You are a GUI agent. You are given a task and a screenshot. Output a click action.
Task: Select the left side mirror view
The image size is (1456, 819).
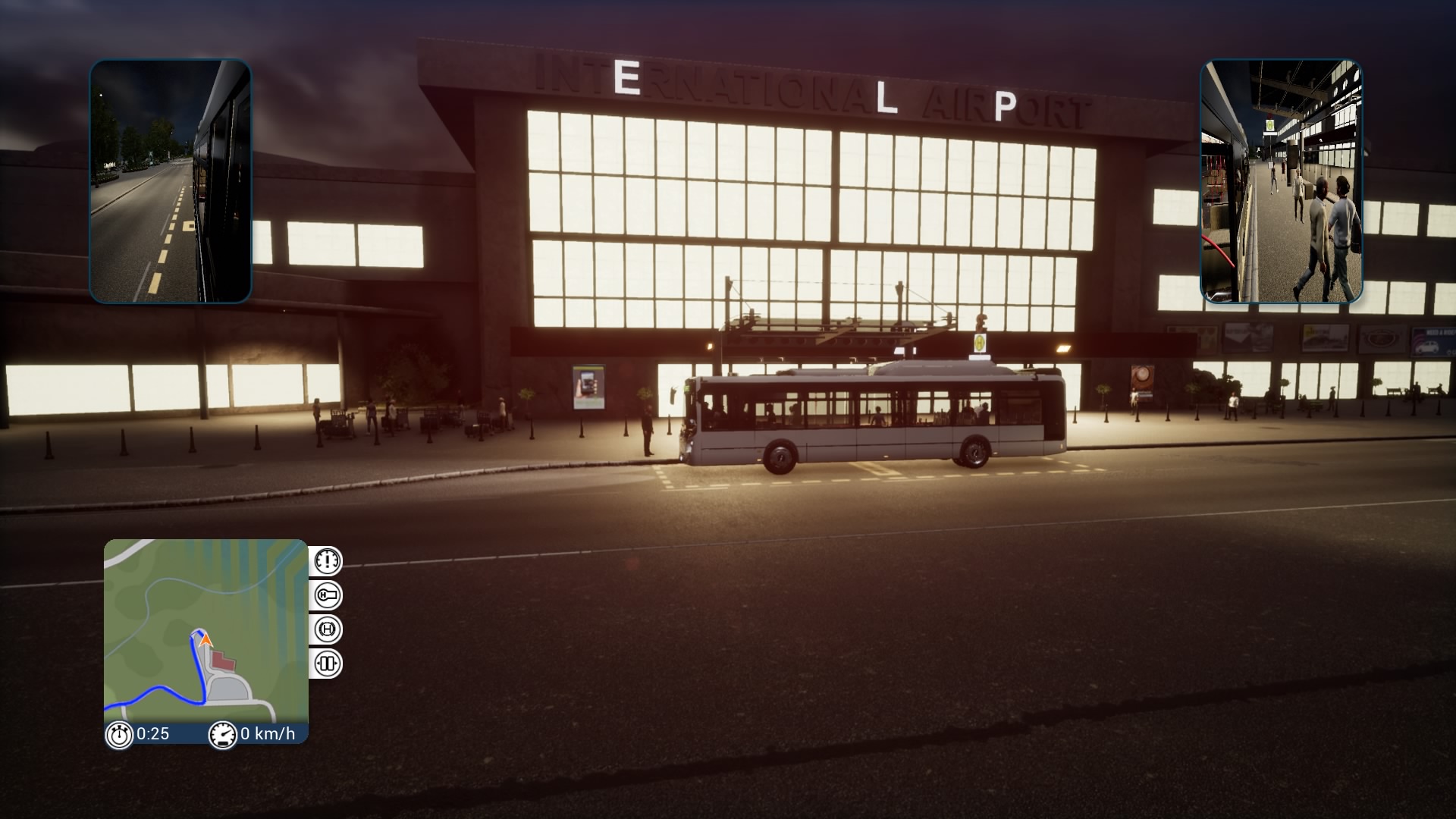pyautogui.click(x=171, y=181)
